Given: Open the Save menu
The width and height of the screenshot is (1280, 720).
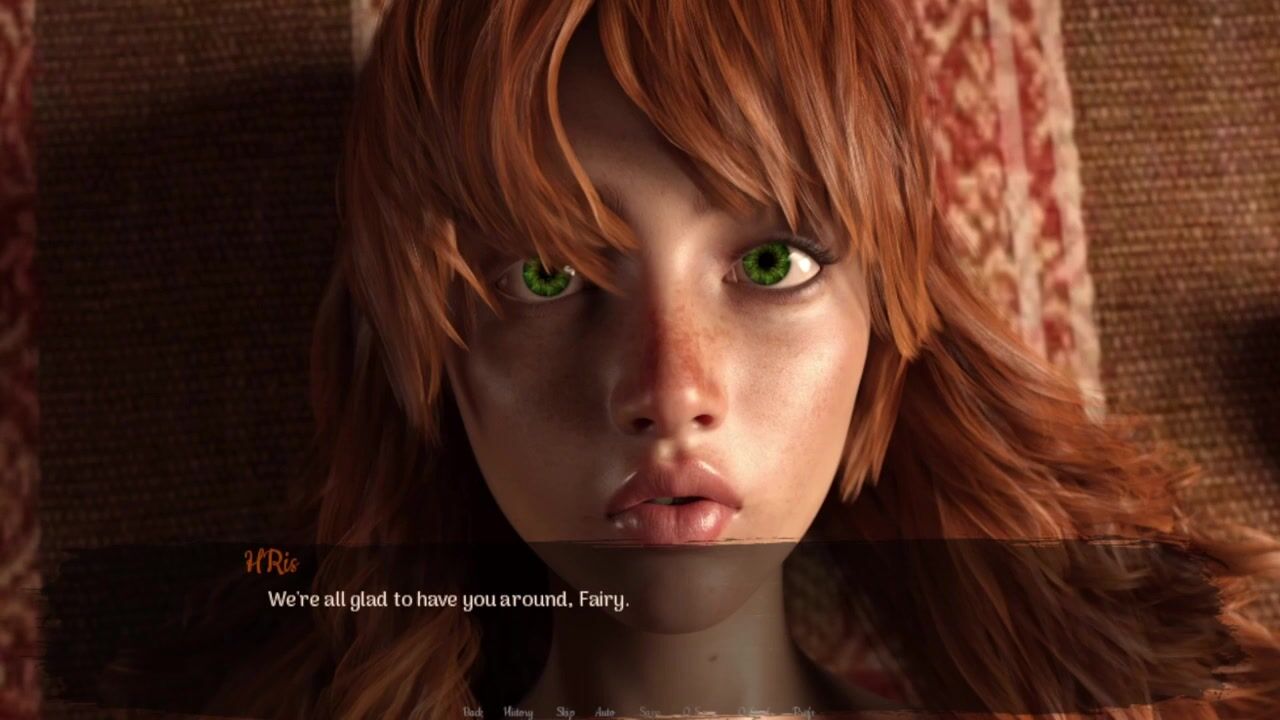Looking at the screenshot, I should (x=649, y=712).
